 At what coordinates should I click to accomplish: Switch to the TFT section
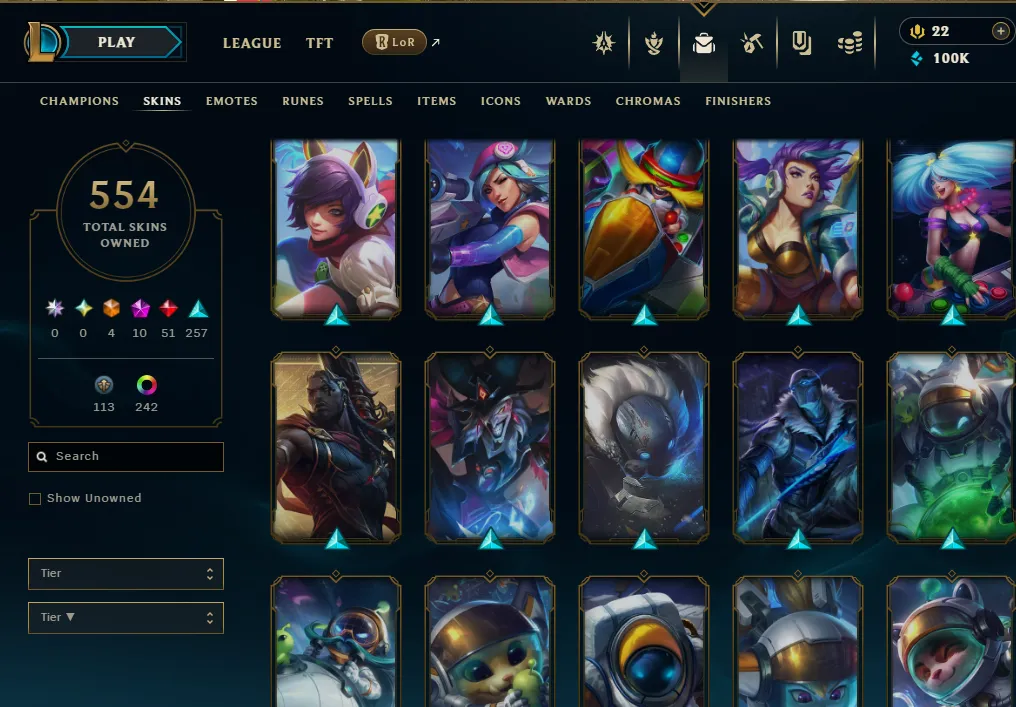click(320, 43)
